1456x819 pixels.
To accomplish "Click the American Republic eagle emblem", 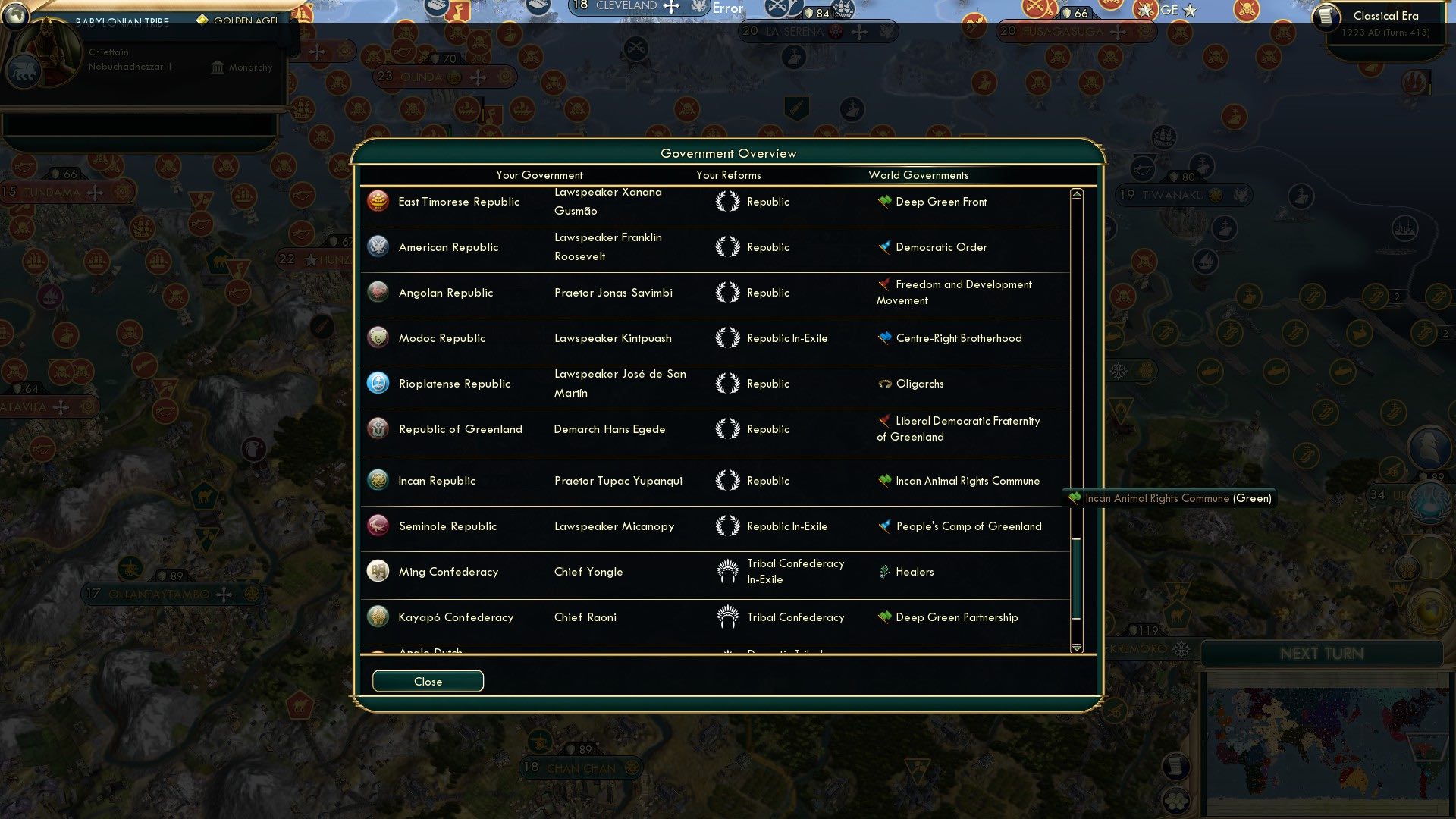I will tap(378, 246).
